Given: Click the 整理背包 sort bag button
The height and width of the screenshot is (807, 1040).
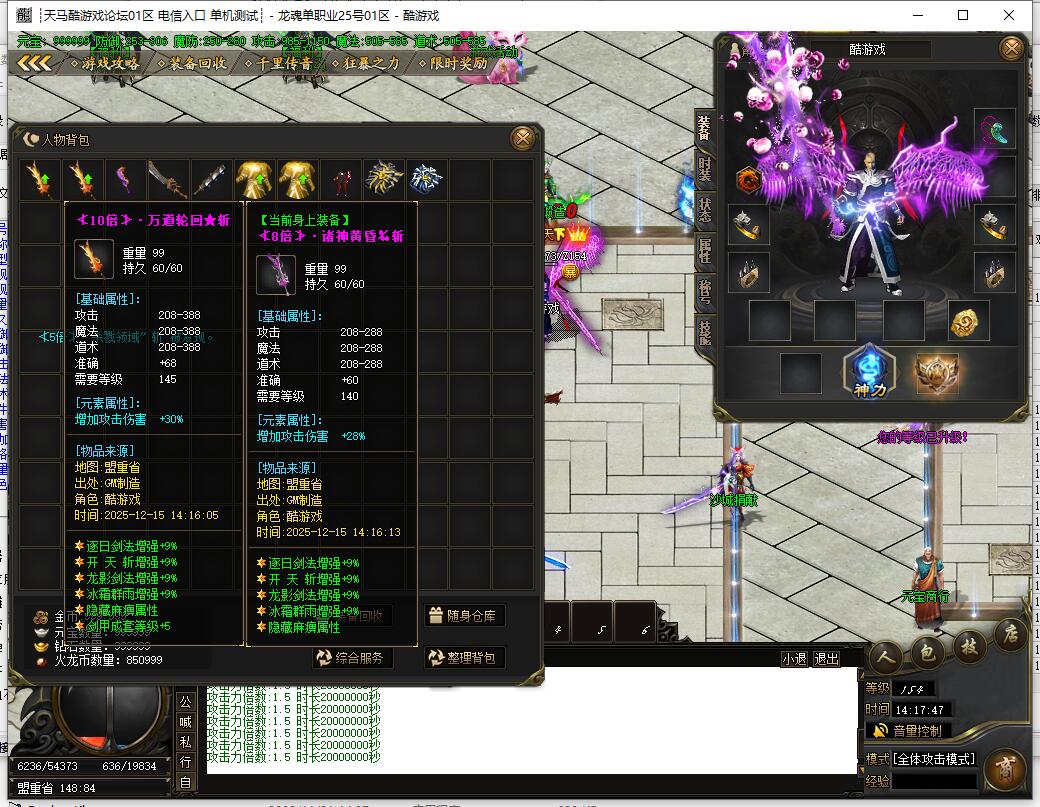Looking at the screenshot, I should [465, 658].
